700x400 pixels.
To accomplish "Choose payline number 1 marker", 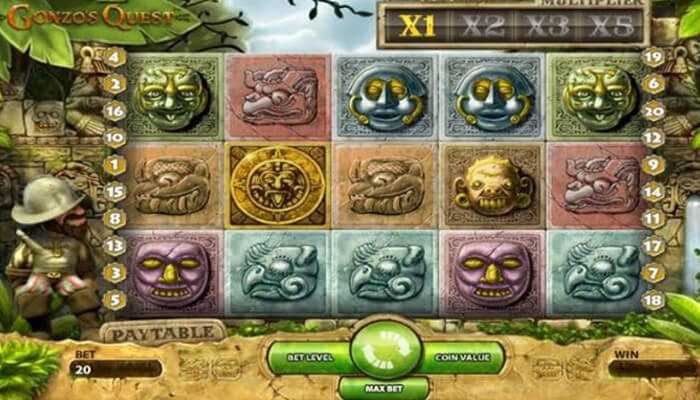I will click(x=115, y=164).
